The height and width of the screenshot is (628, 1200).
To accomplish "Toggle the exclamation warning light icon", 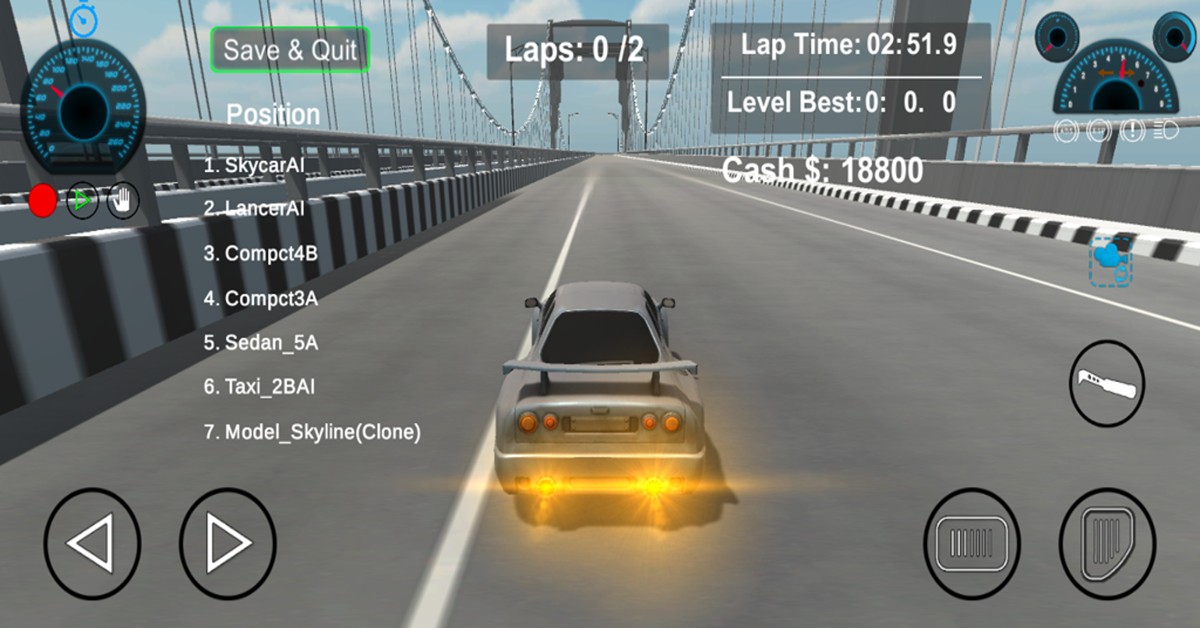I will pos(1135,129).
